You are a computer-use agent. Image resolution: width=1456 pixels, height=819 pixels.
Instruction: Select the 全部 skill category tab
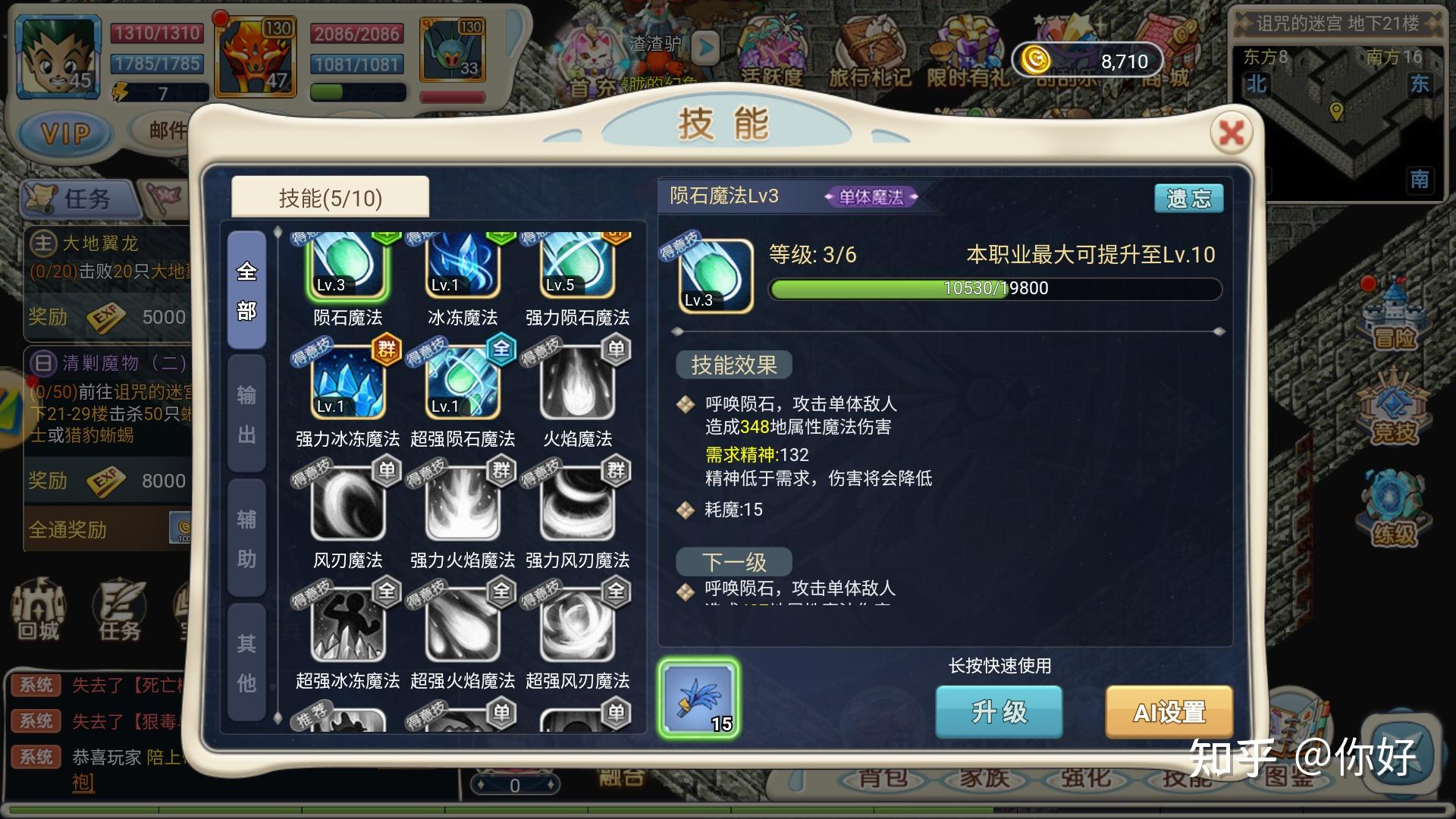(x=246, y=290)
